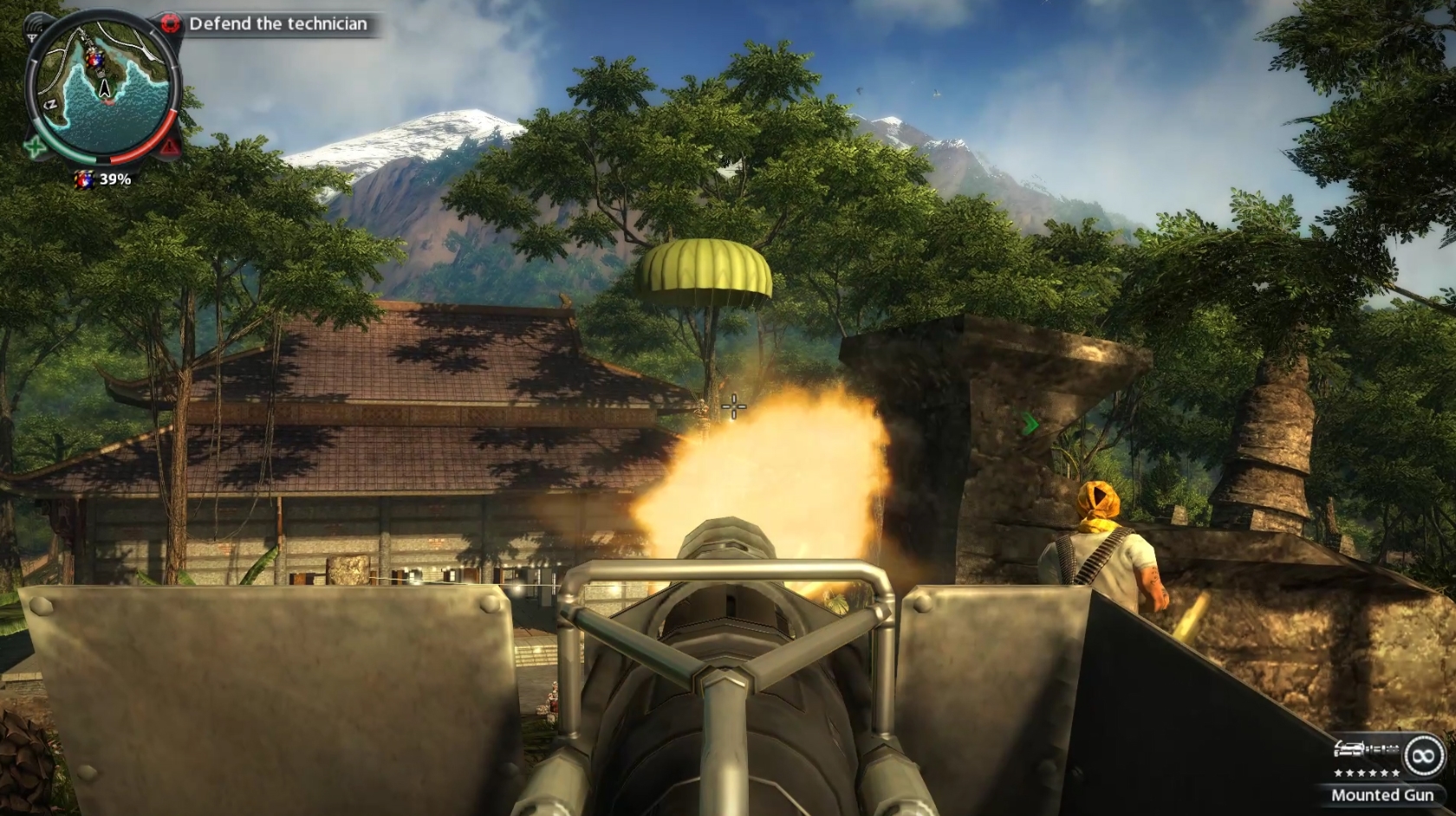Click the crosshair reticle at screen center

coord(732,407)
